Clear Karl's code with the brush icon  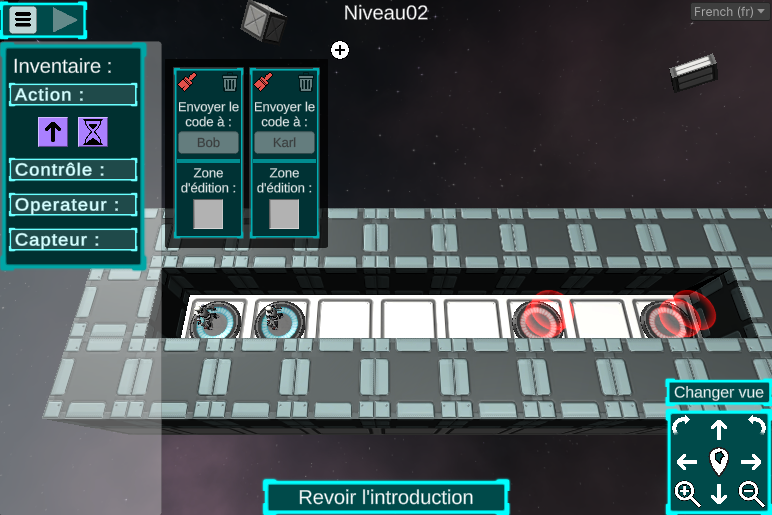point(263,83)
